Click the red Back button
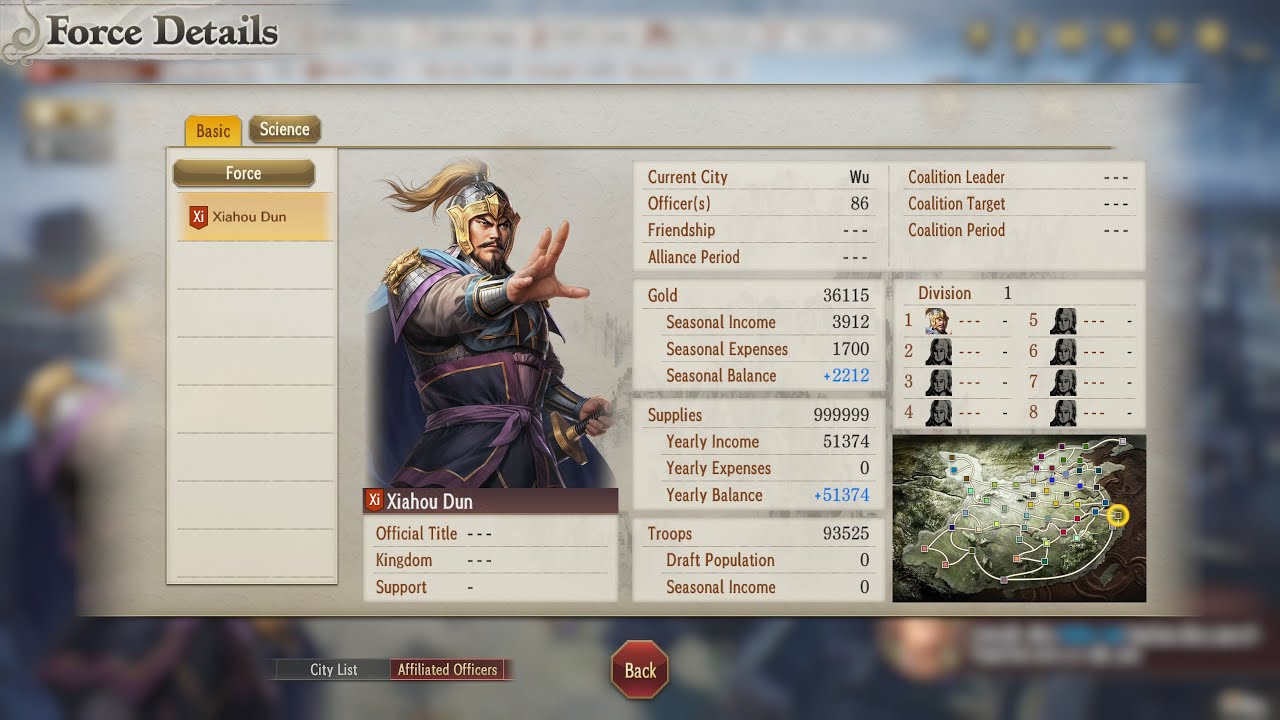 point(640,671)
